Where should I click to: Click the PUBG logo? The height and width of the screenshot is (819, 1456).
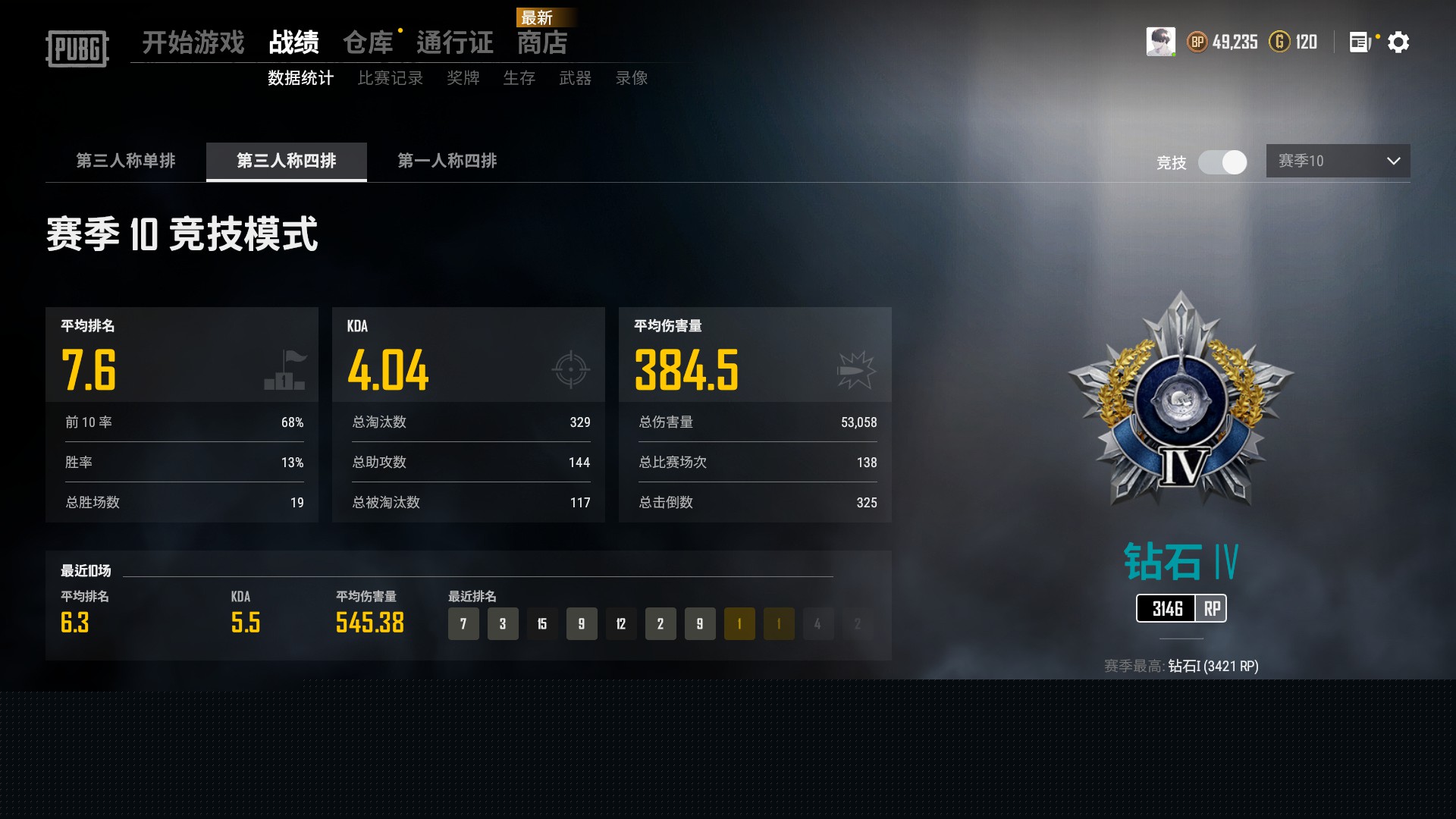click(x=77, y=49)
